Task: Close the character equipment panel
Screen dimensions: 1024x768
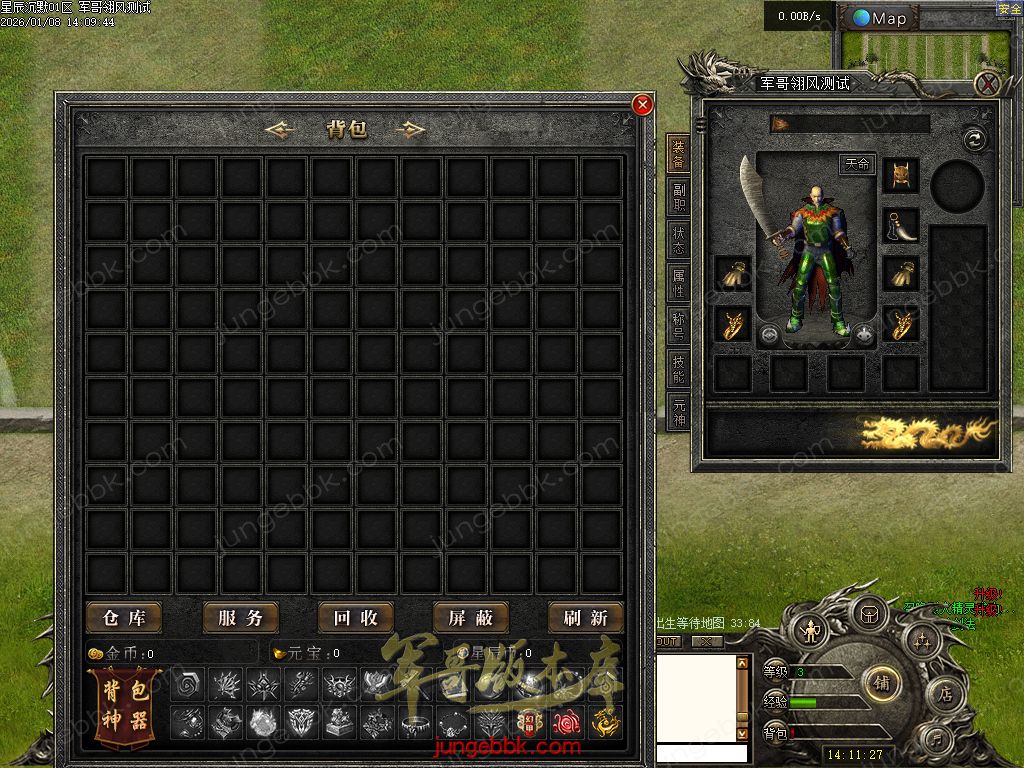Action: [x=988, y=84]
